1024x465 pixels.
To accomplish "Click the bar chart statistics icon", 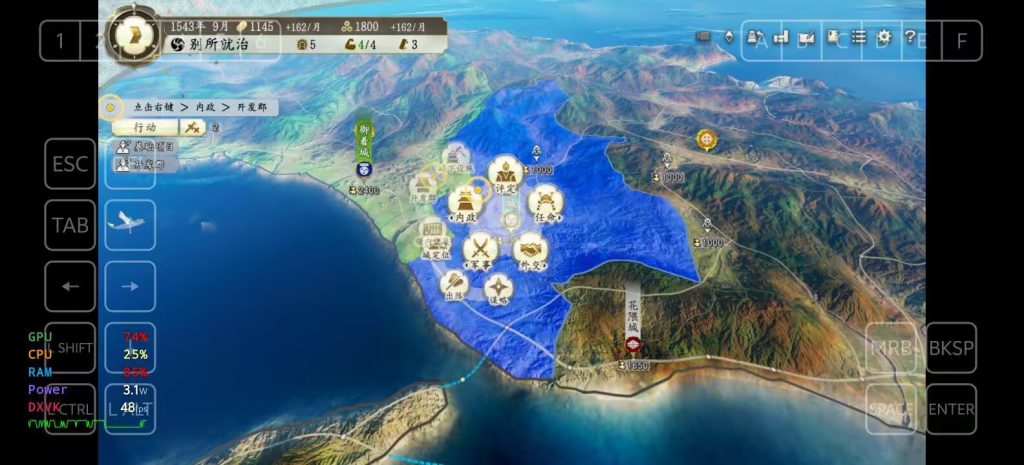I will pyautogui.click(x=780, y=38).
